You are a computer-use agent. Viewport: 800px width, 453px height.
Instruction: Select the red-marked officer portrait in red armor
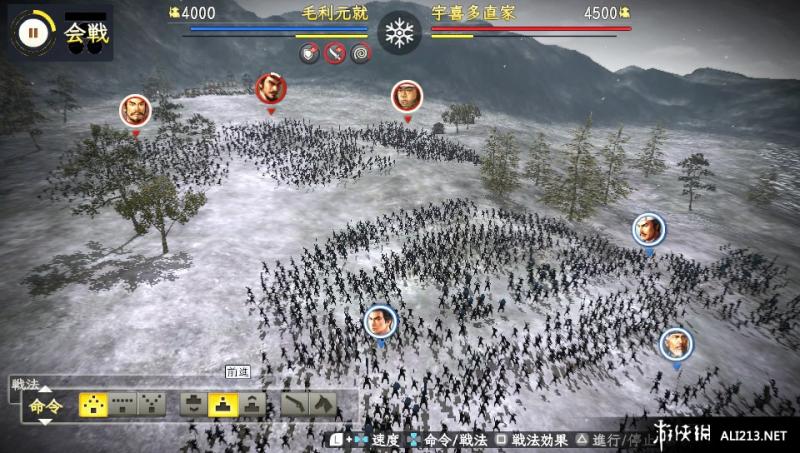coord(271,89)
